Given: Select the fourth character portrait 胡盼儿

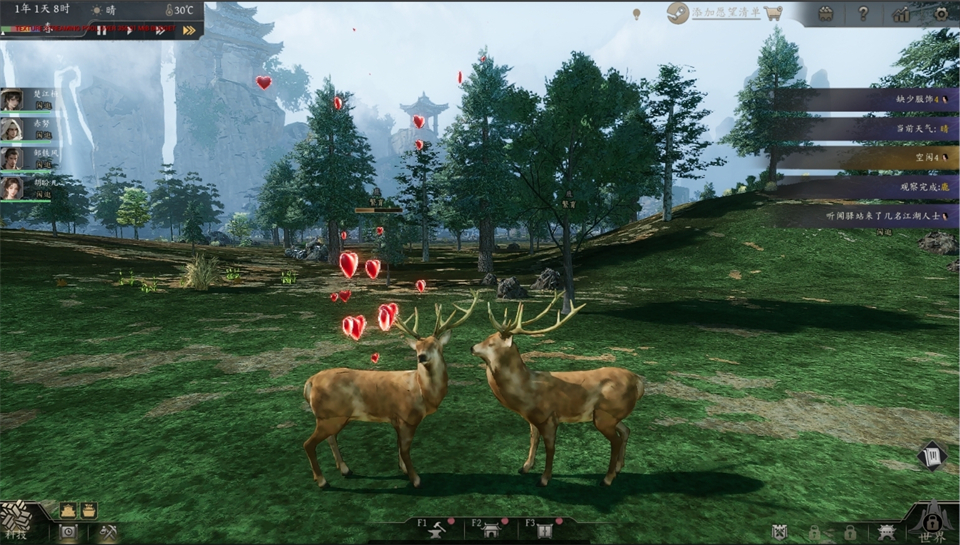Looking at the screenshot, I should pyautogui.click(x=12, y=188).
